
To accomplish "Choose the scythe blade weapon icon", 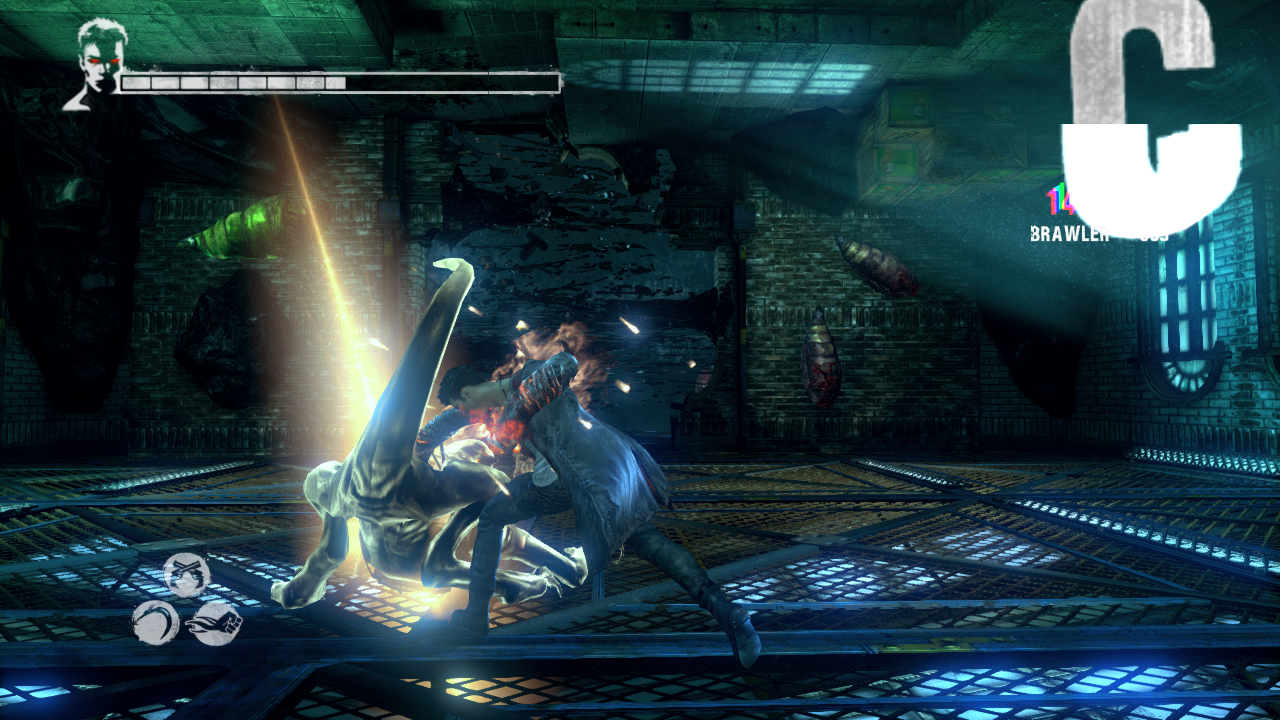I will [155, 622].
